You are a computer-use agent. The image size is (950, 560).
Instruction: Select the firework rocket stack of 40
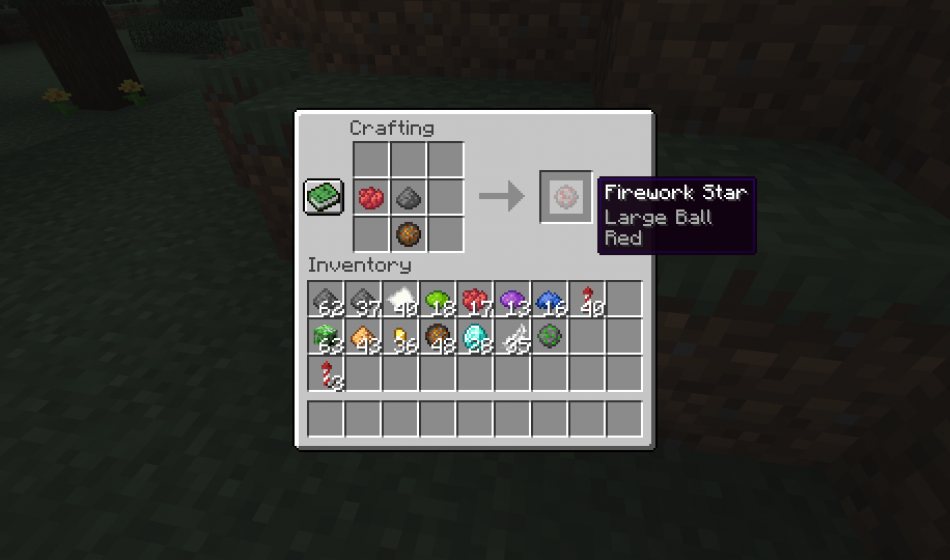pyautogui.click(x=586, y=300)
